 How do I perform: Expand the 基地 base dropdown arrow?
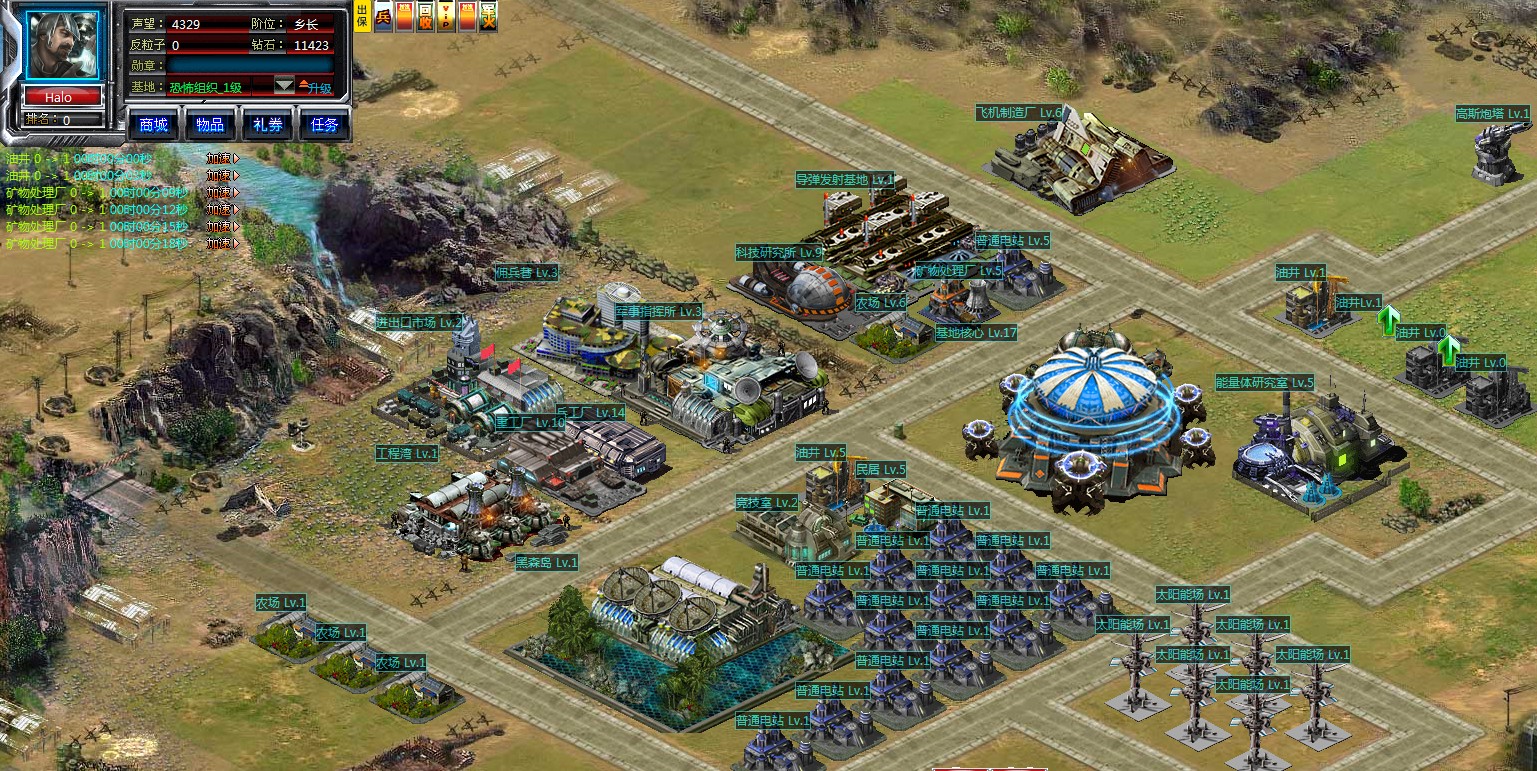click(284, 87)
